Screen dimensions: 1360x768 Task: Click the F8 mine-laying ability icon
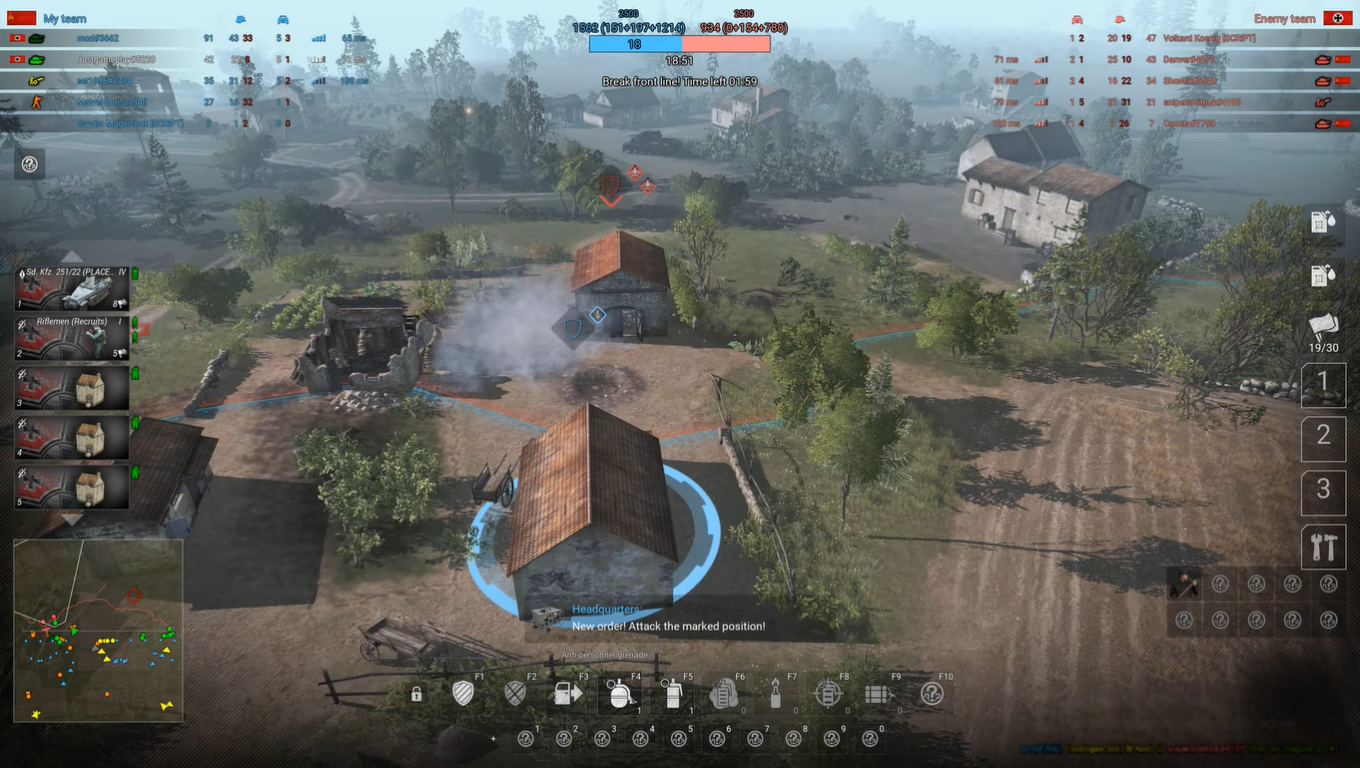(828, 692)
